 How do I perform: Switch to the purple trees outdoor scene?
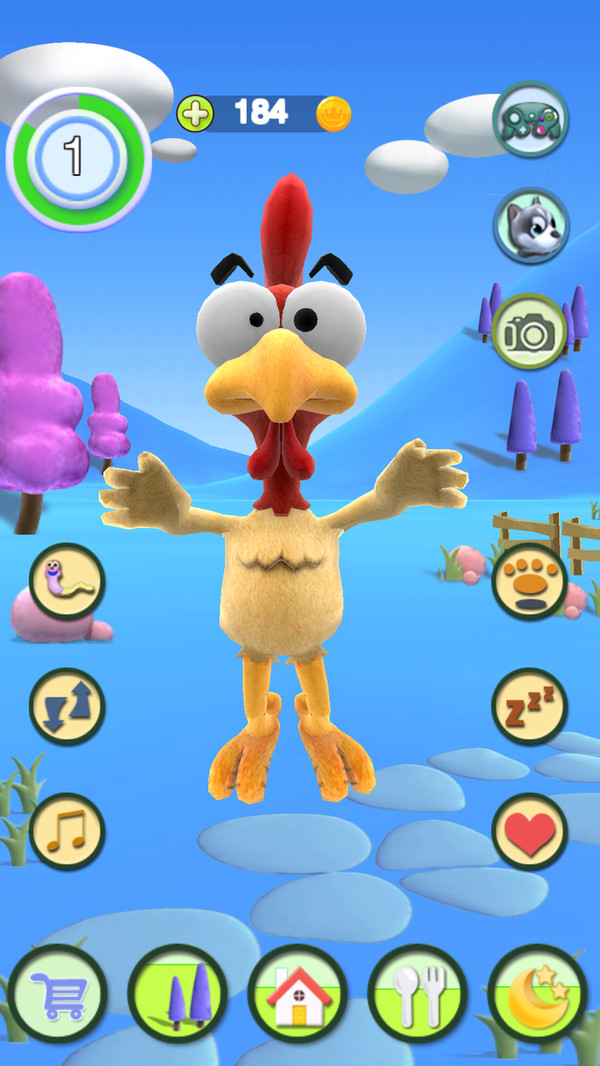coord(178,993)
